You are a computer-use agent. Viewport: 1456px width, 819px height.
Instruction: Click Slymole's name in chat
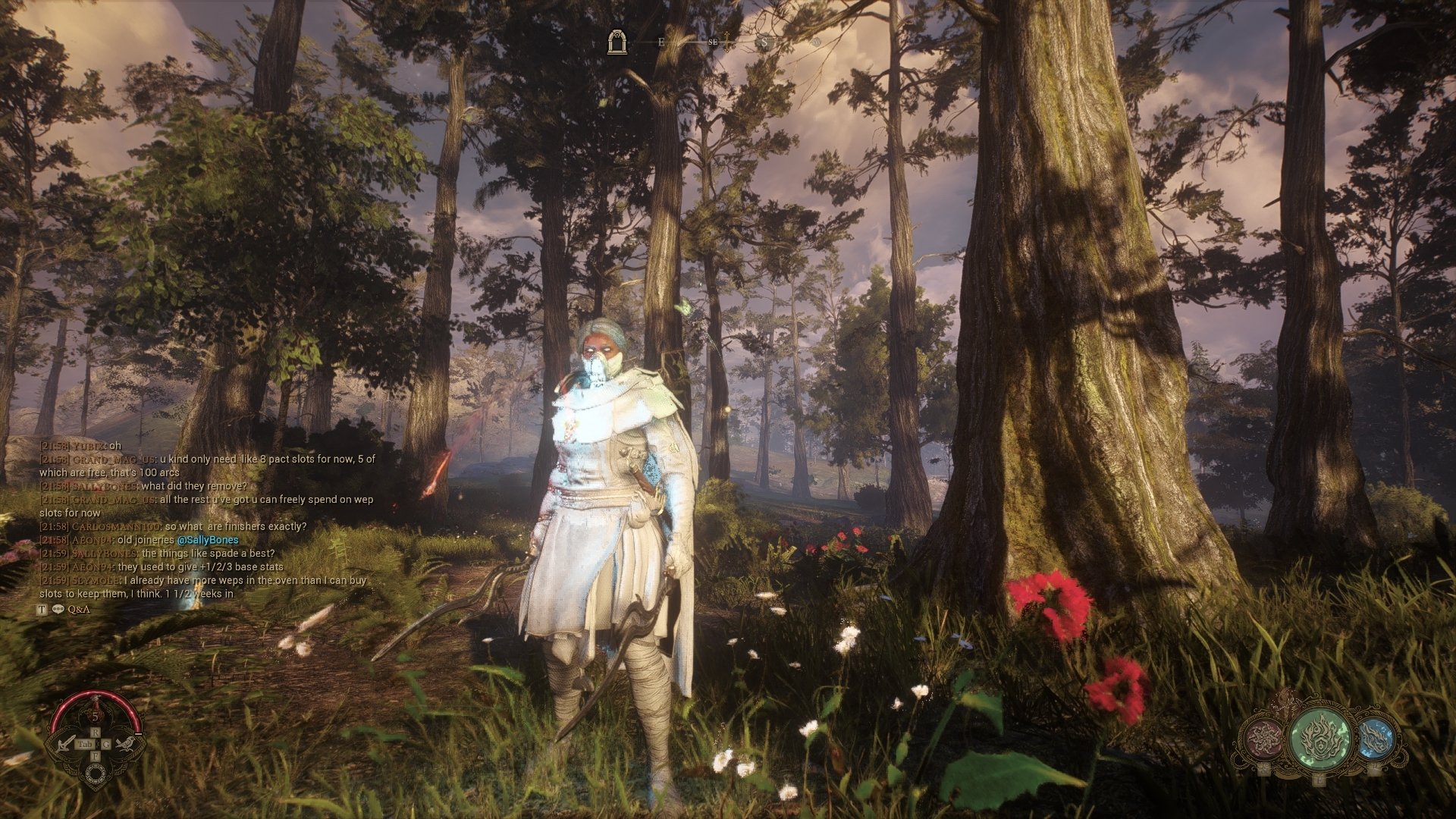point(96,580)
